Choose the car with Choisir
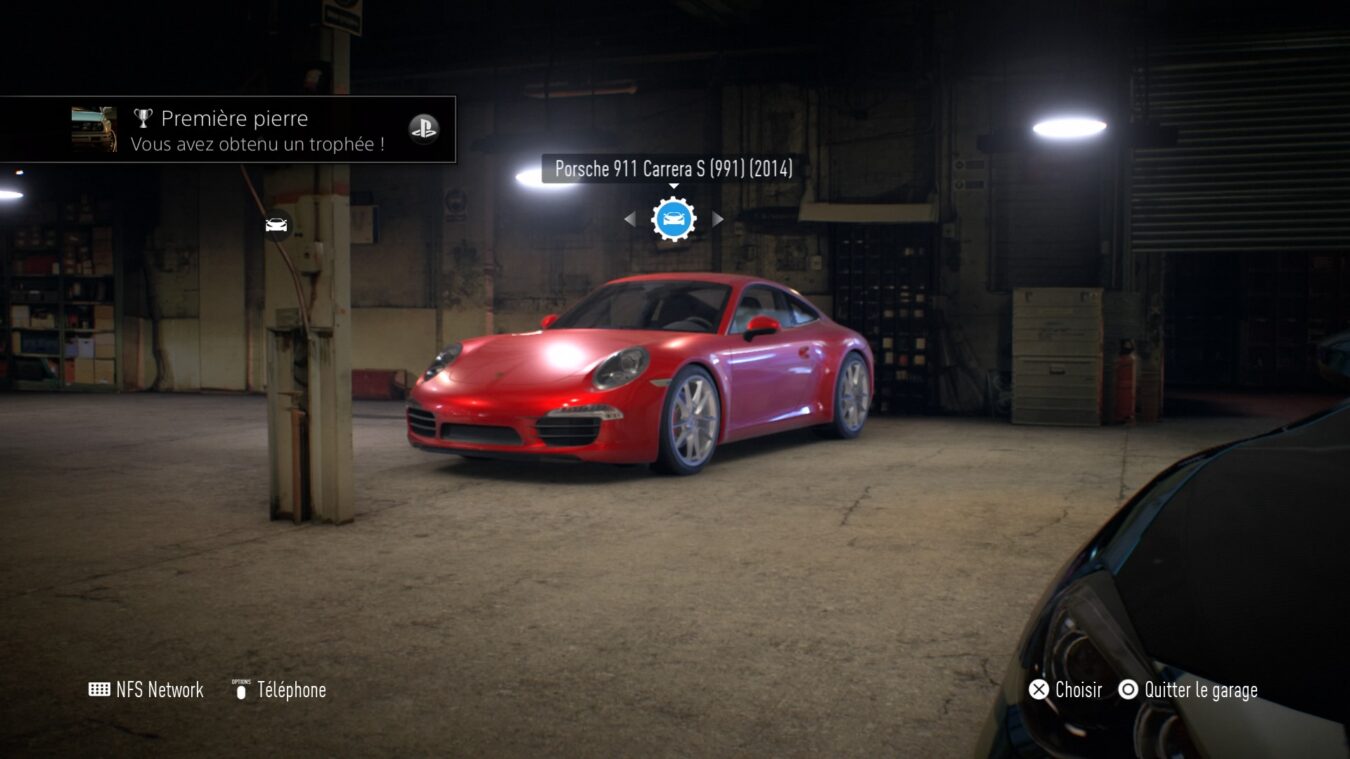This screenshot has height=759, width=1350. [1066, 690]
